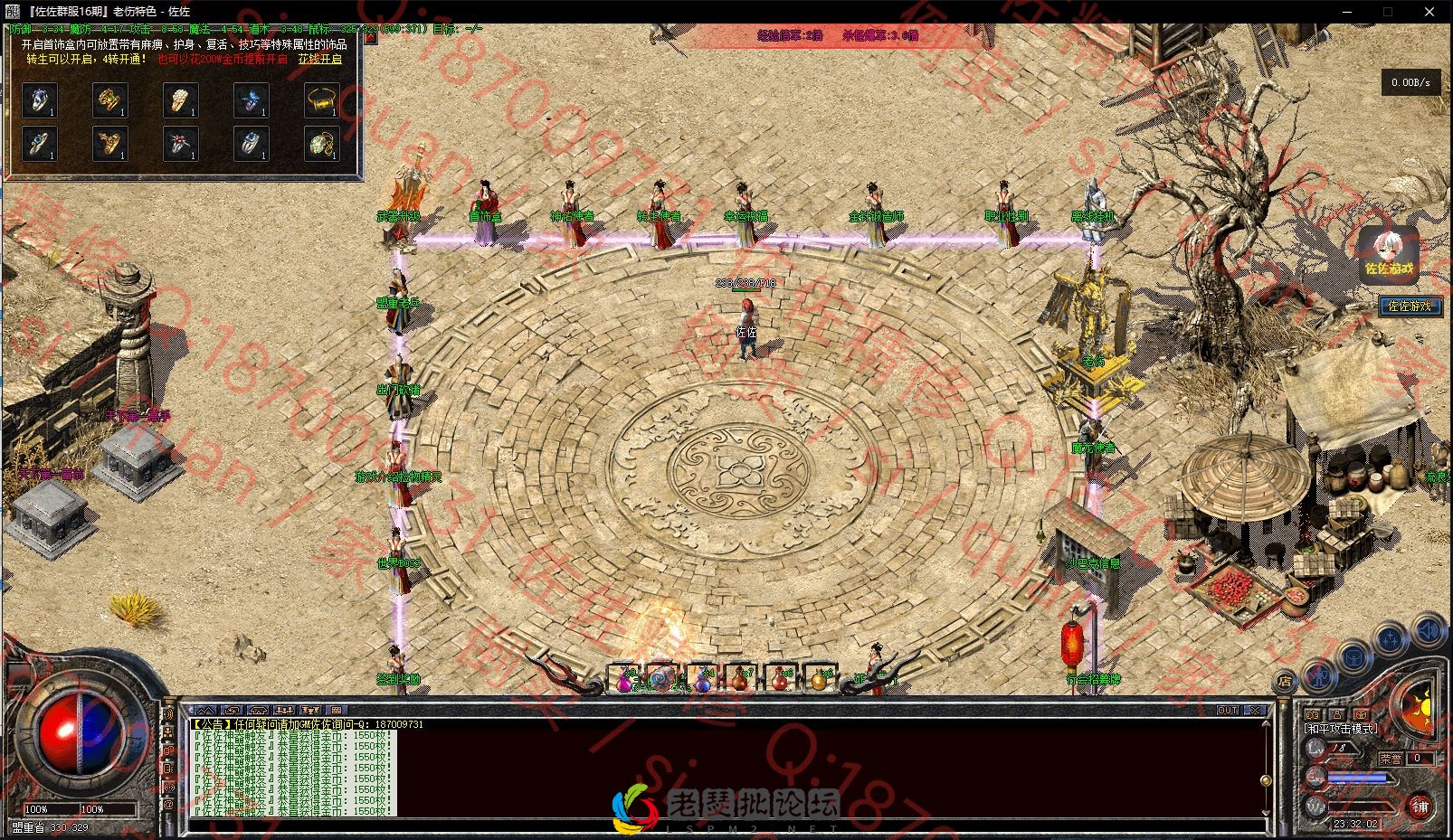The height and width of the screenshot is (840, 1453).
Task: Select the blue butterfly ring slot
Action: 251,99
